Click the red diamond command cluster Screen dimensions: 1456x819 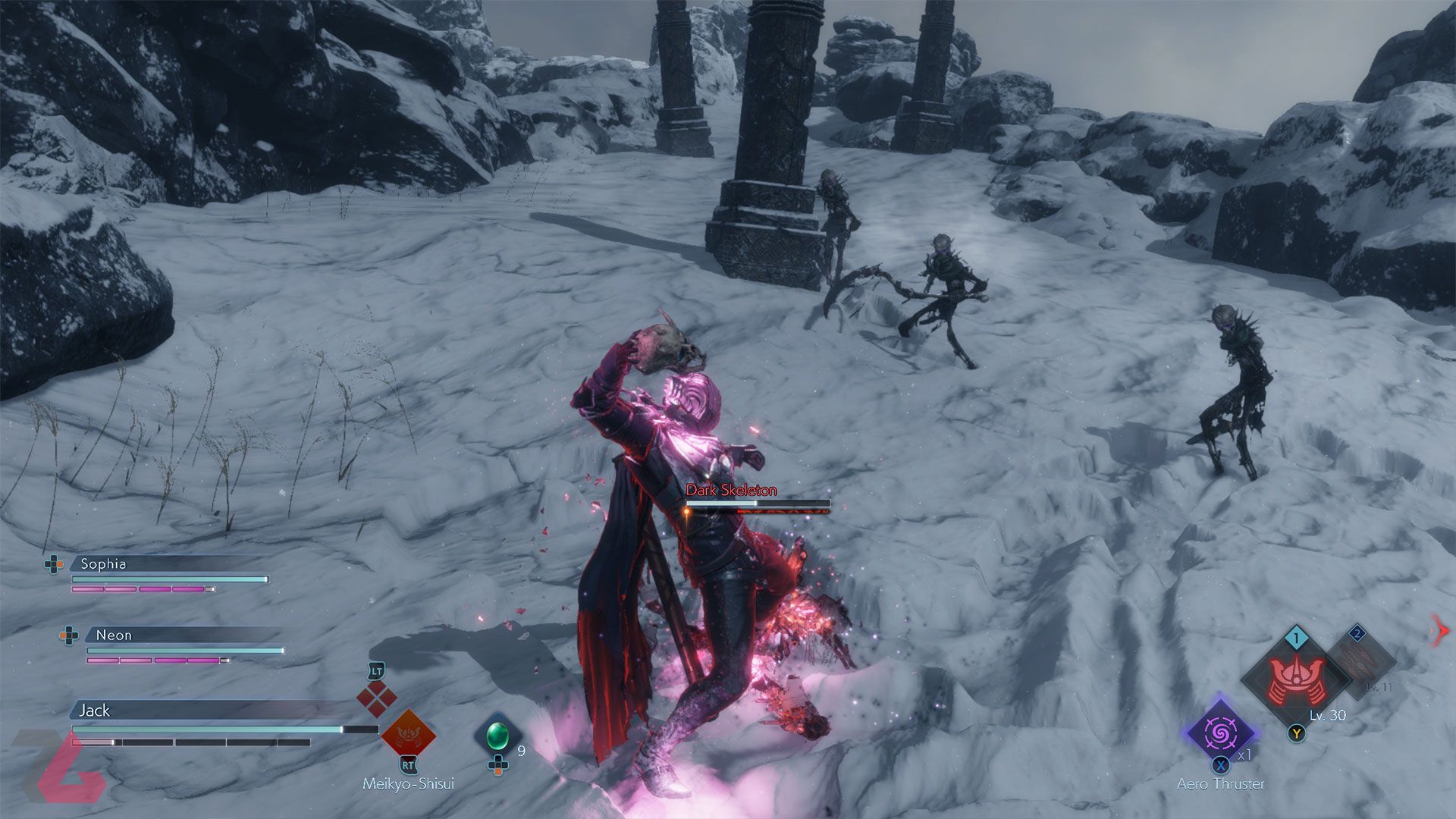[x=377, y=698]
